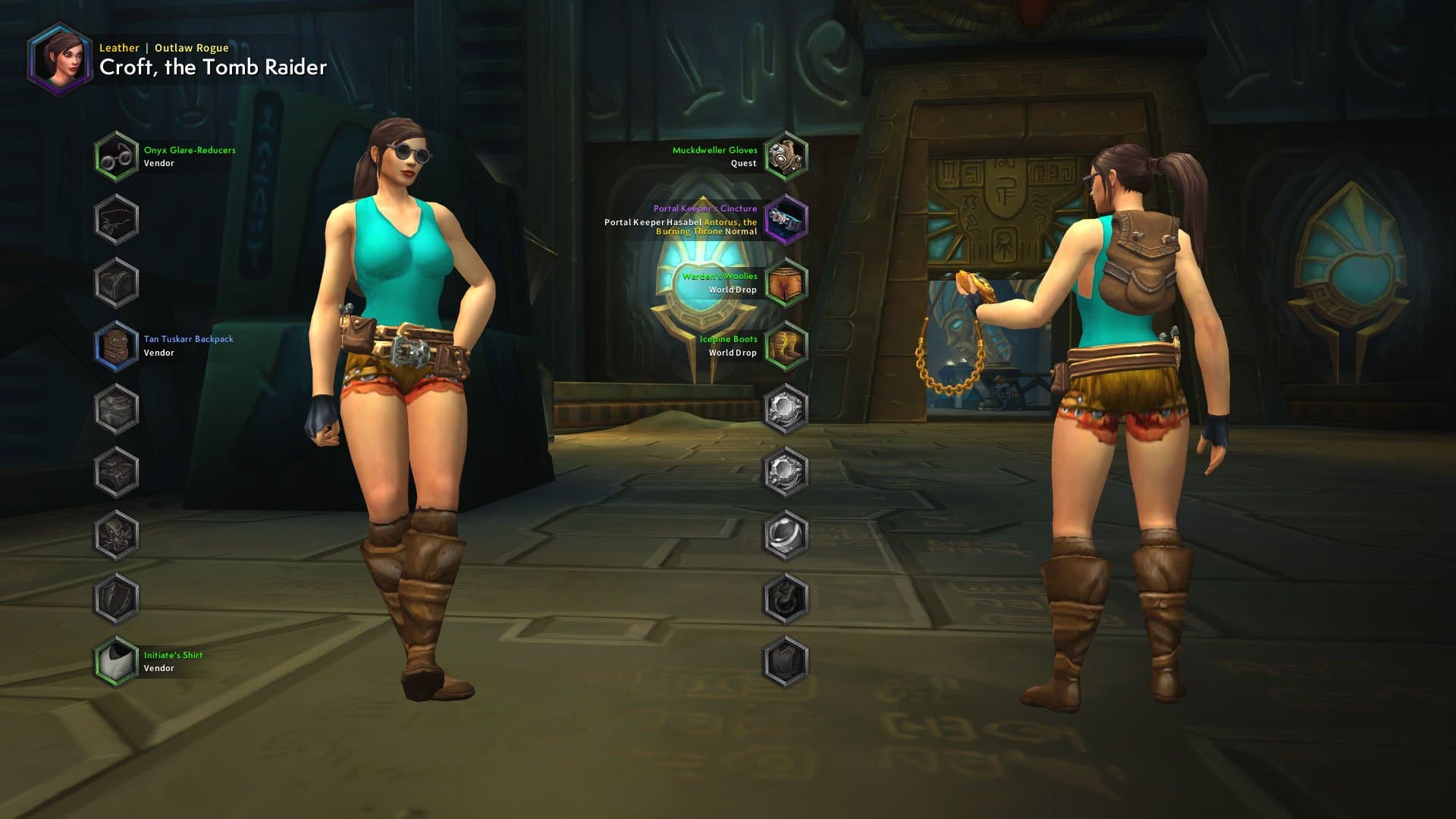Open the Initiate's Shirt slot icon
The image size is (1456, 819).
[118, 660]
